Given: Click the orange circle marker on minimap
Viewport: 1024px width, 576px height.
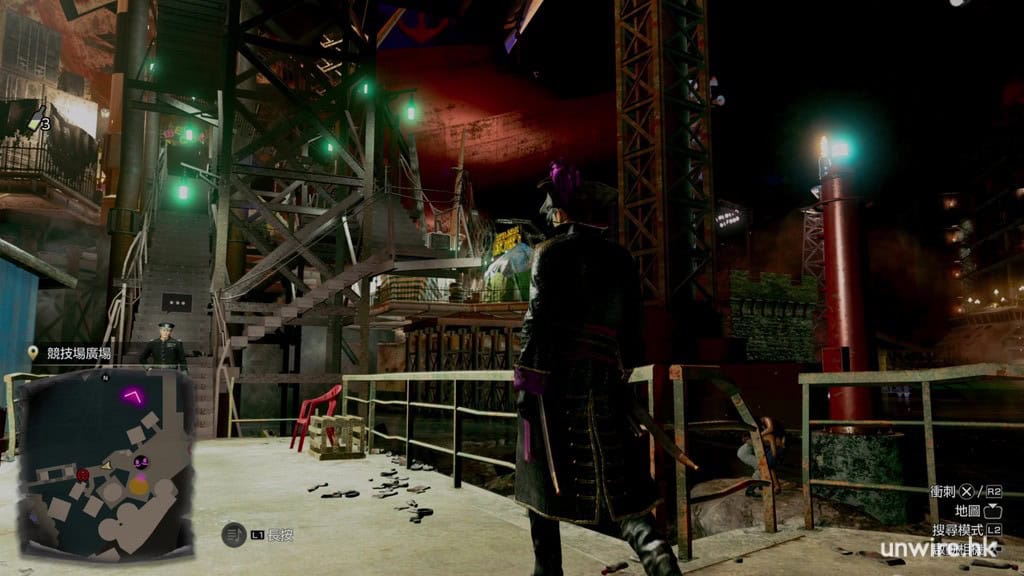Looking at the screenshot, I should pyautogui.click(x=140, y=486).
